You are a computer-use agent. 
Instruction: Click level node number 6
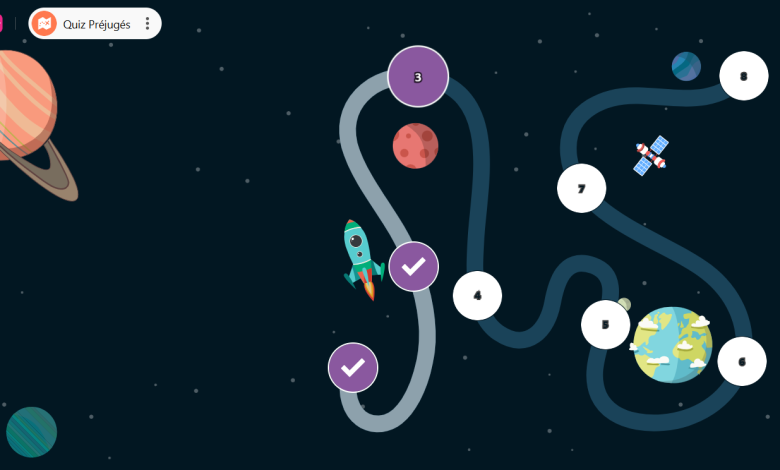[741, 362]
